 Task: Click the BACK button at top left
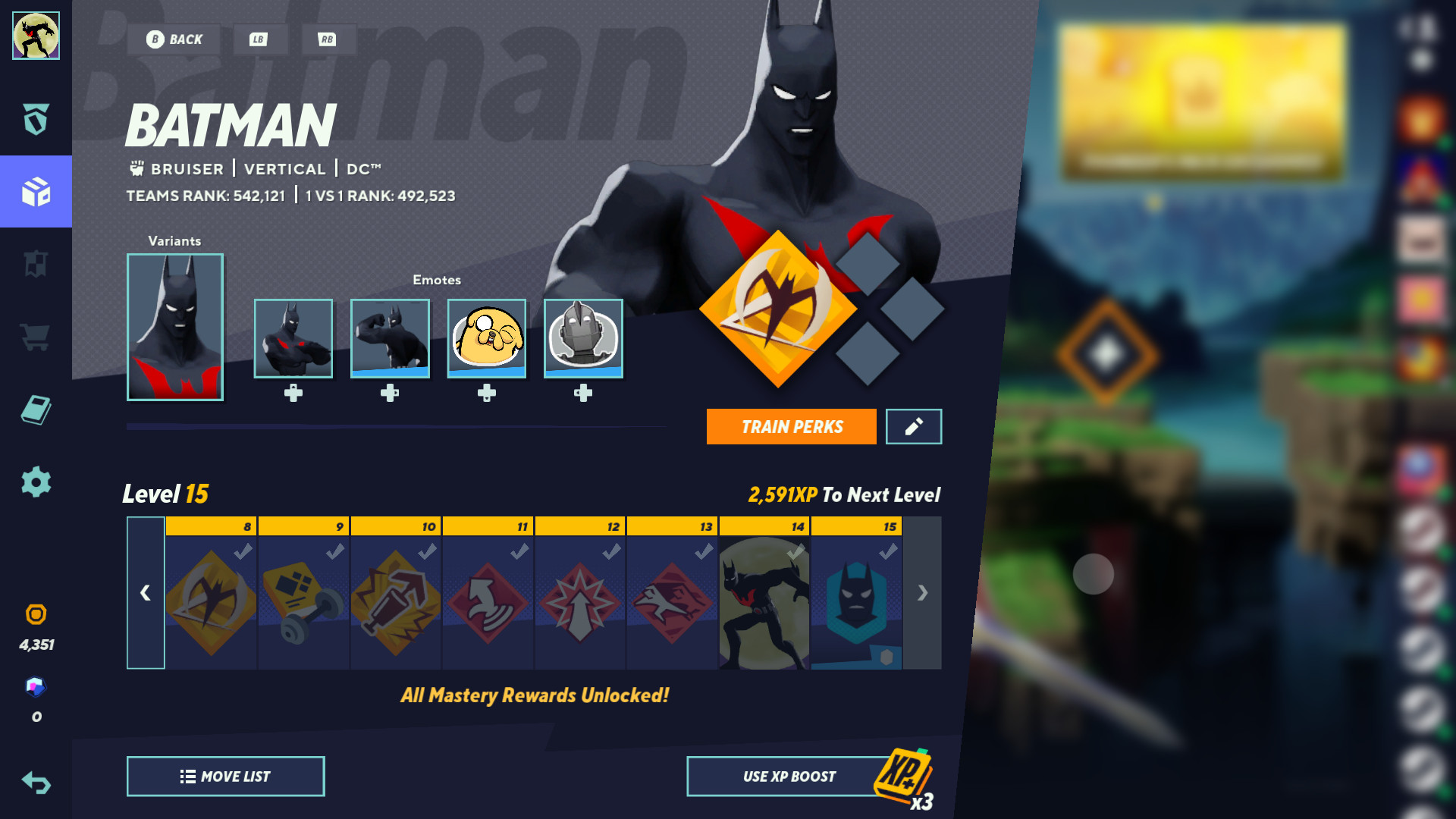[x=175, y=39]
